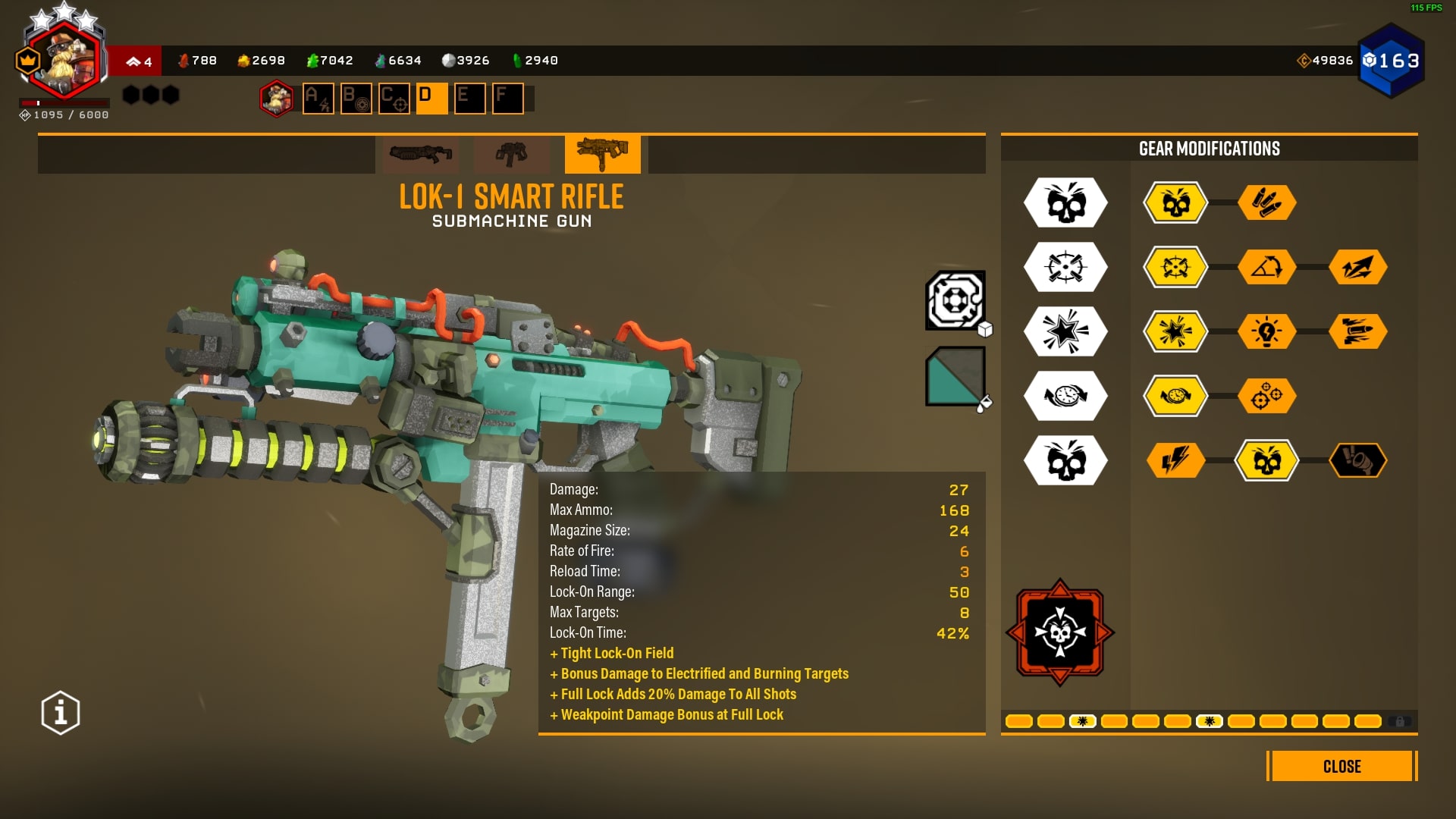Open the middle assault rifle weapon slot
The width and height of the screenshot is (1456, 819).
[512, 153]
